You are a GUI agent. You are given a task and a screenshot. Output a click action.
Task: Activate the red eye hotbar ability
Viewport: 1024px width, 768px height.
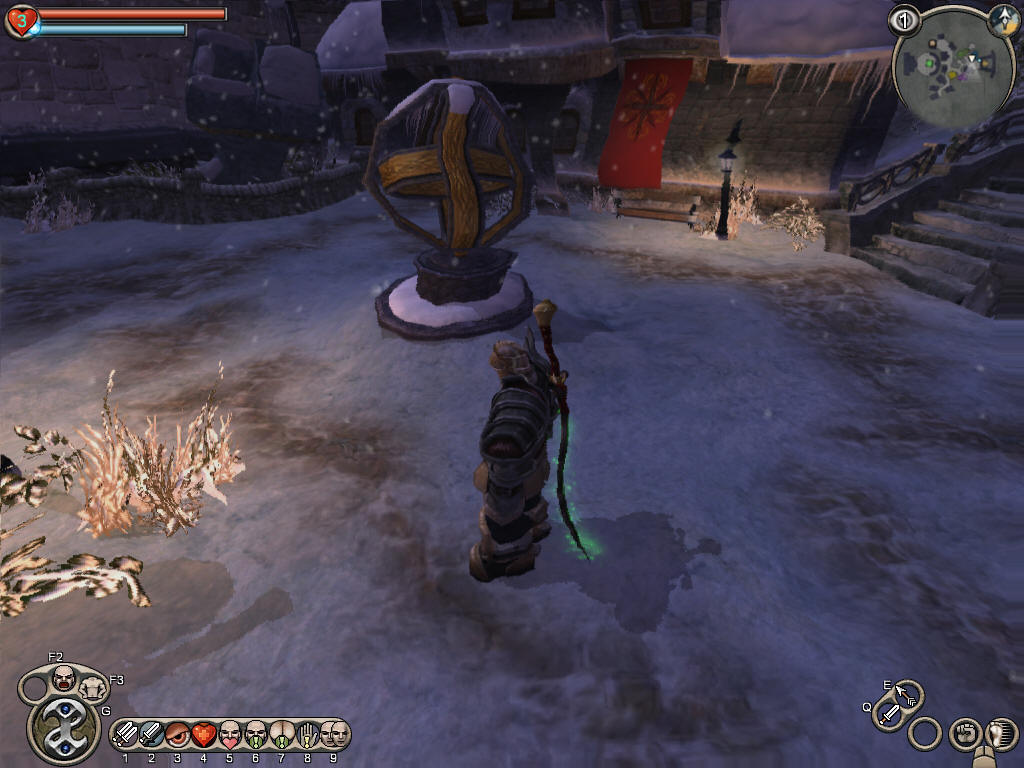click(x=178, y=735)
